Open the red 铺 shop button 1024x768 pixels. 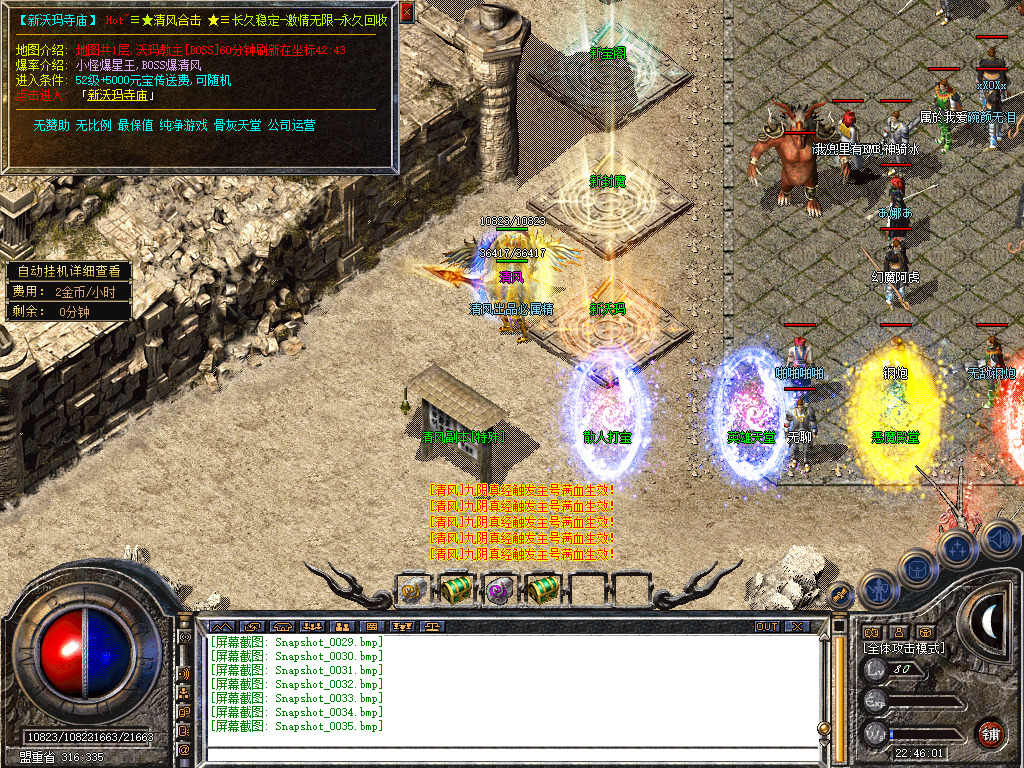point(990,732)
